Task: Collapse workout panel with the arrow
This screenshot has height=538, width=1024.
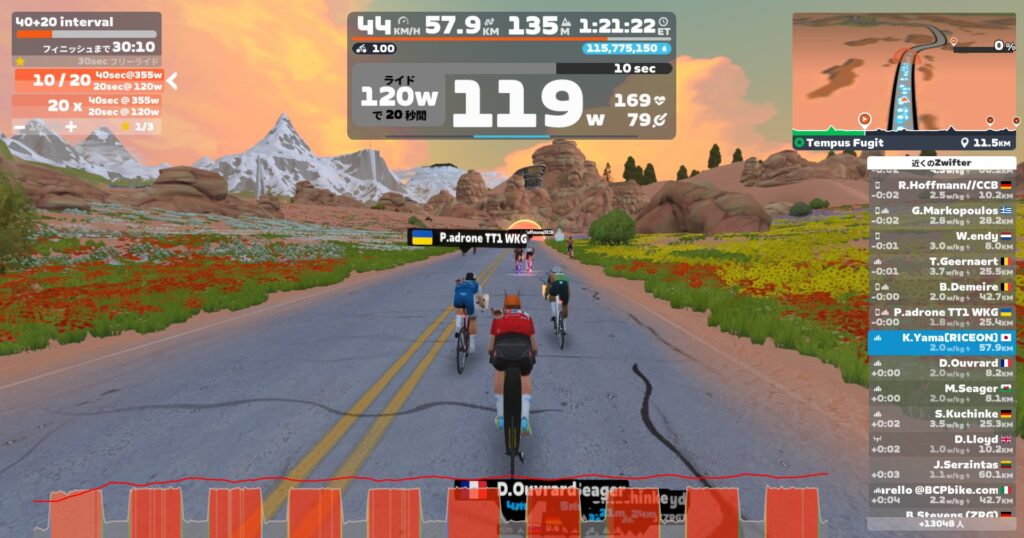Action: pos(172,81)
